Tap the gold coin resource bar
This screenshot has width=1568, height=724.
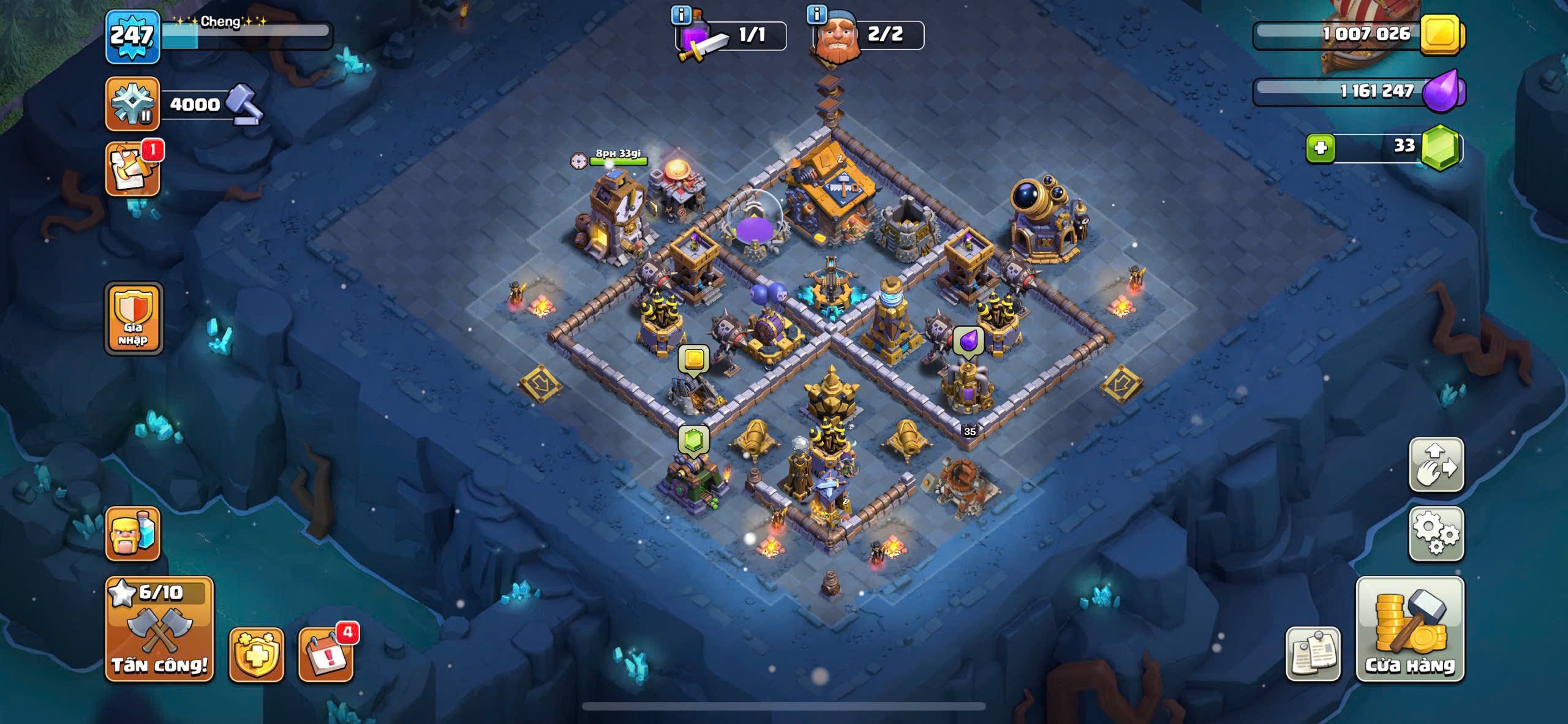point(1357,34)
